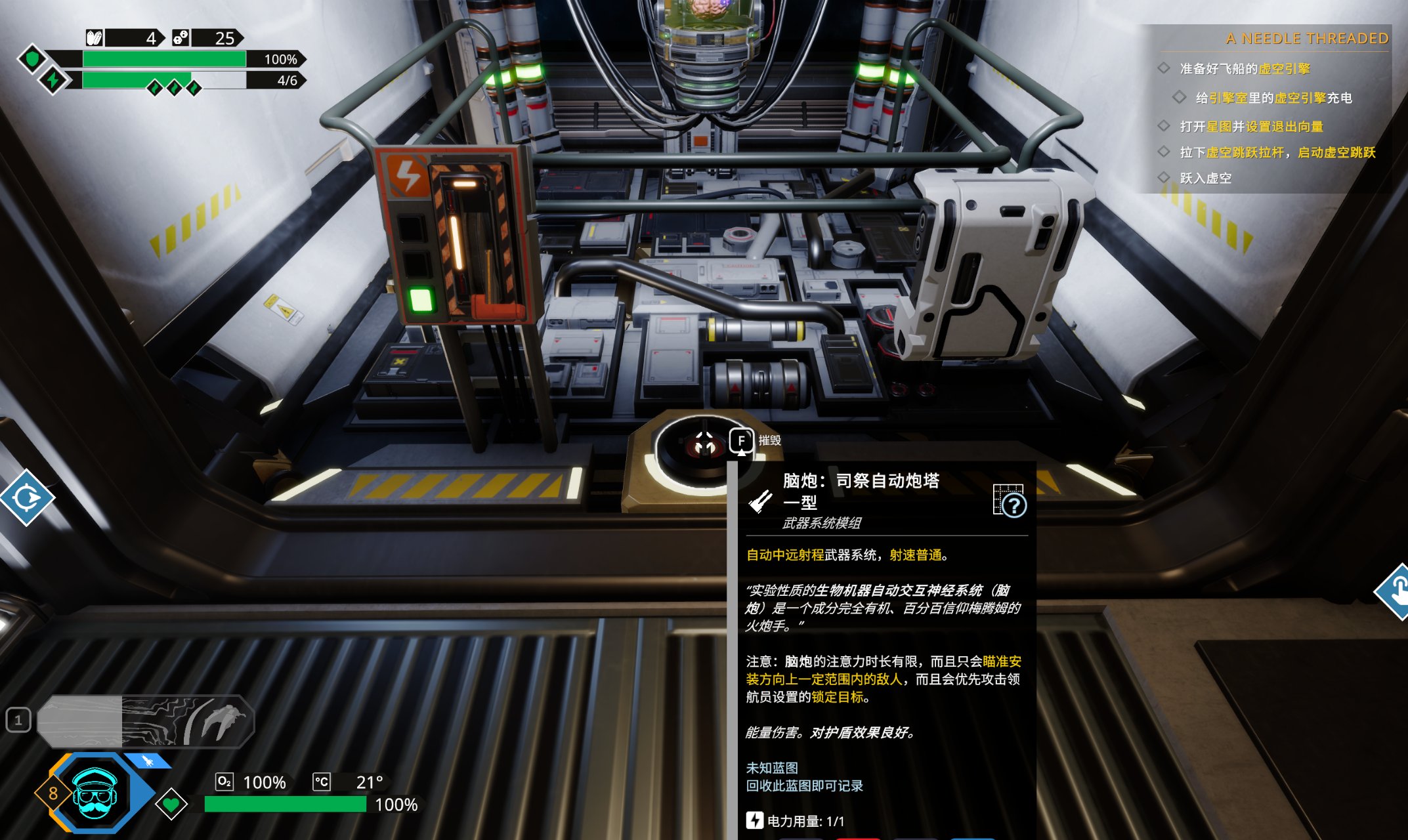Click the orange level 8 badge

(x=53, y=793)
